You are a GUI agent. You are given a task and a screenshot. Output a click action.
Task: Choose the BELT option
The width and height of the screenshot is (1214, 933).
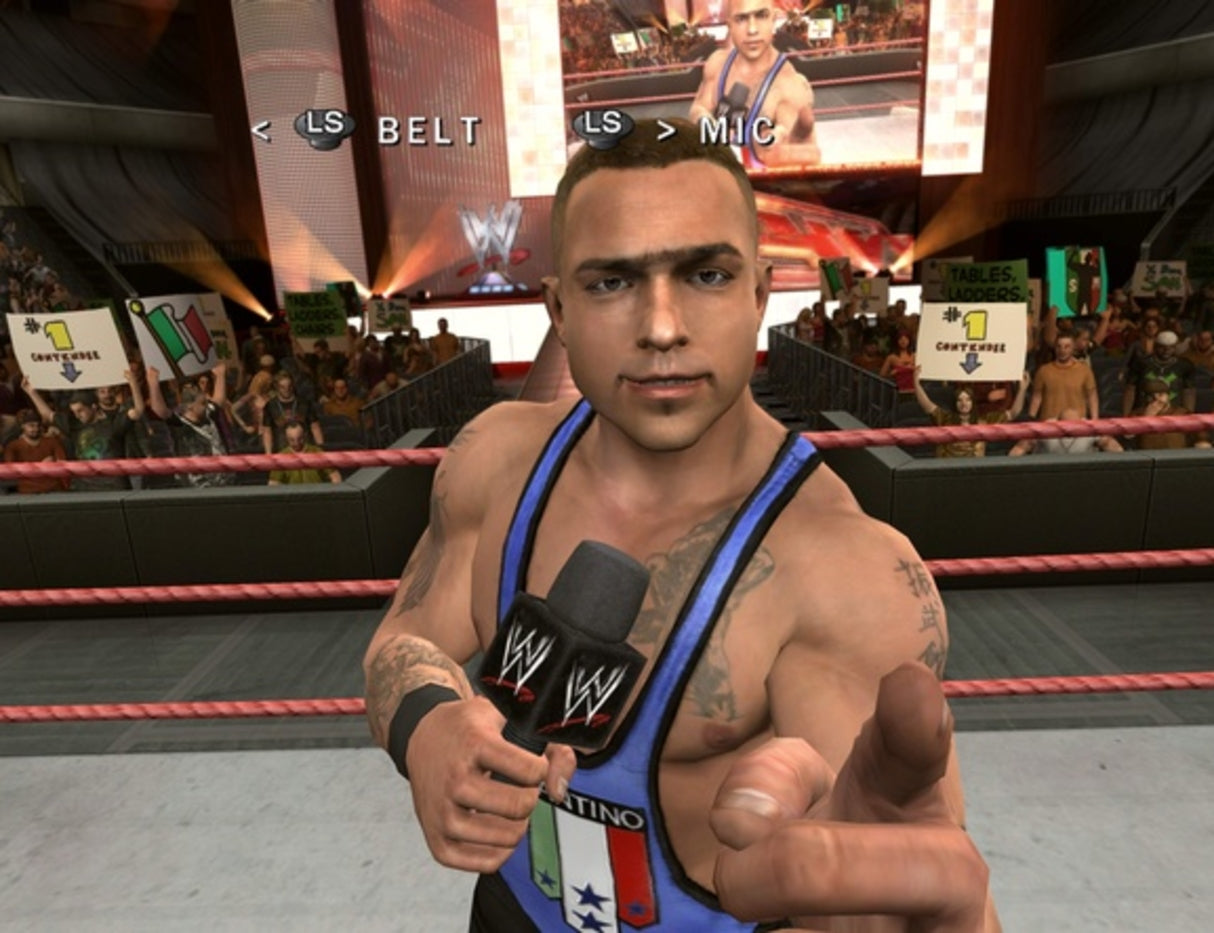pyautogui.click(x=427, y=130)
